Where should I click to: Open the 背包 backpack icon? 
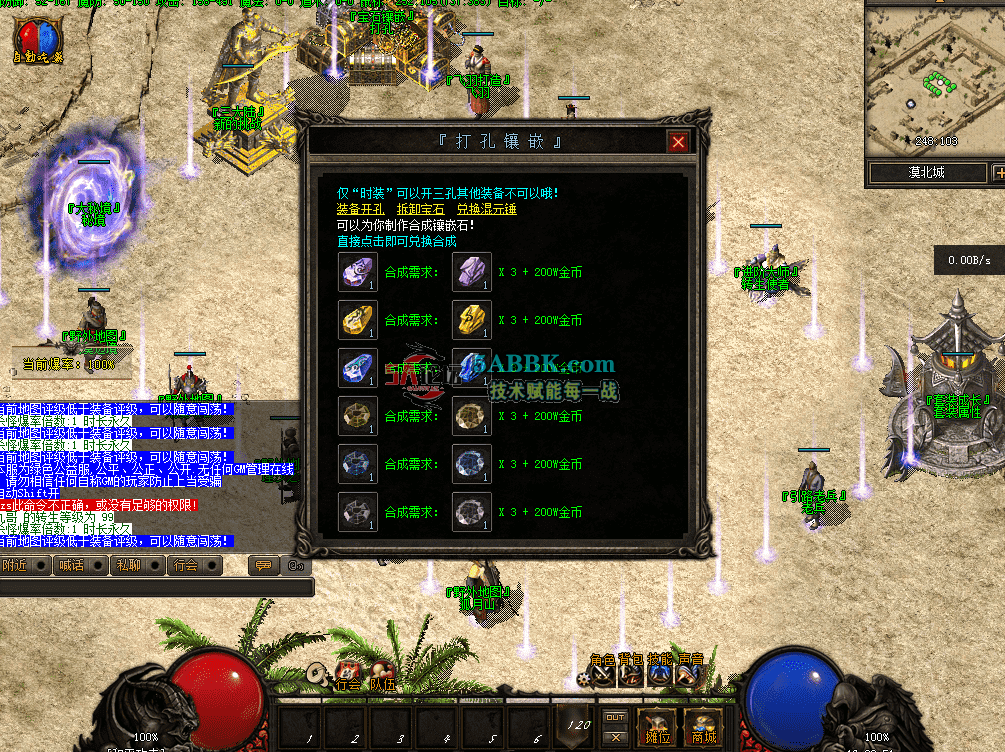click(x=630, y=676)
